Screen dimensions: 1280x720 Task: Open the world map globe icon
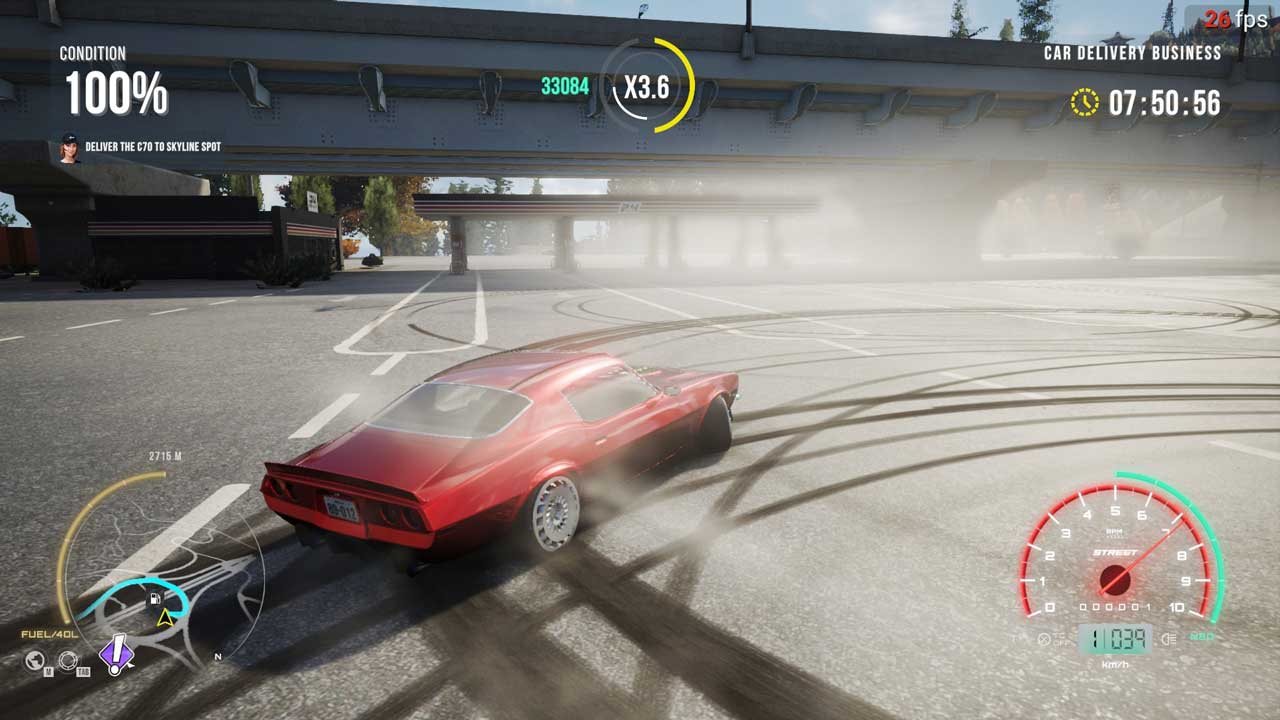click(36, 660)
